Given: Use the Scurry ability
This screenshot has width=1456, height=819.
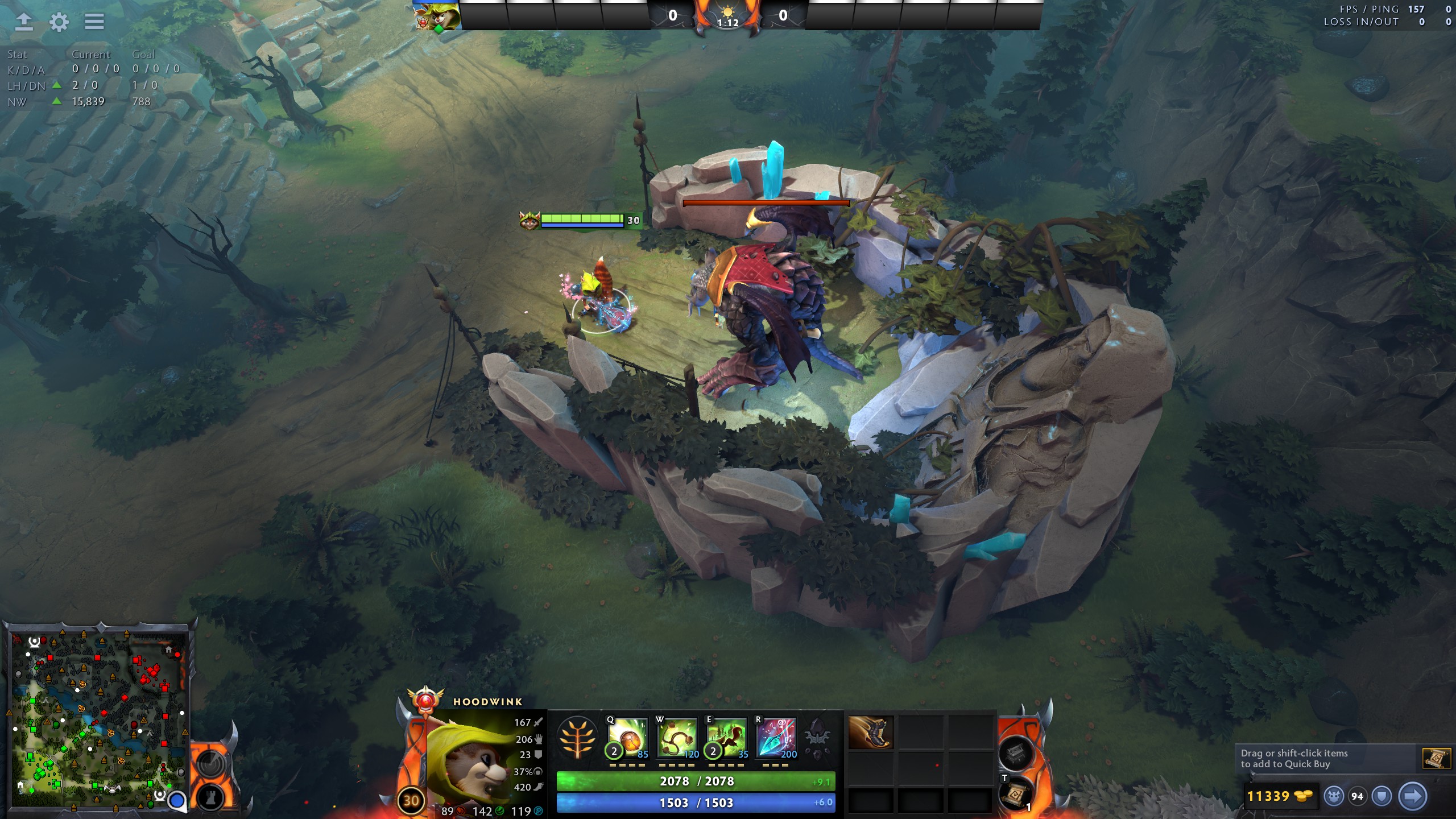Looking at the screenshot, I should pos(726,738).
